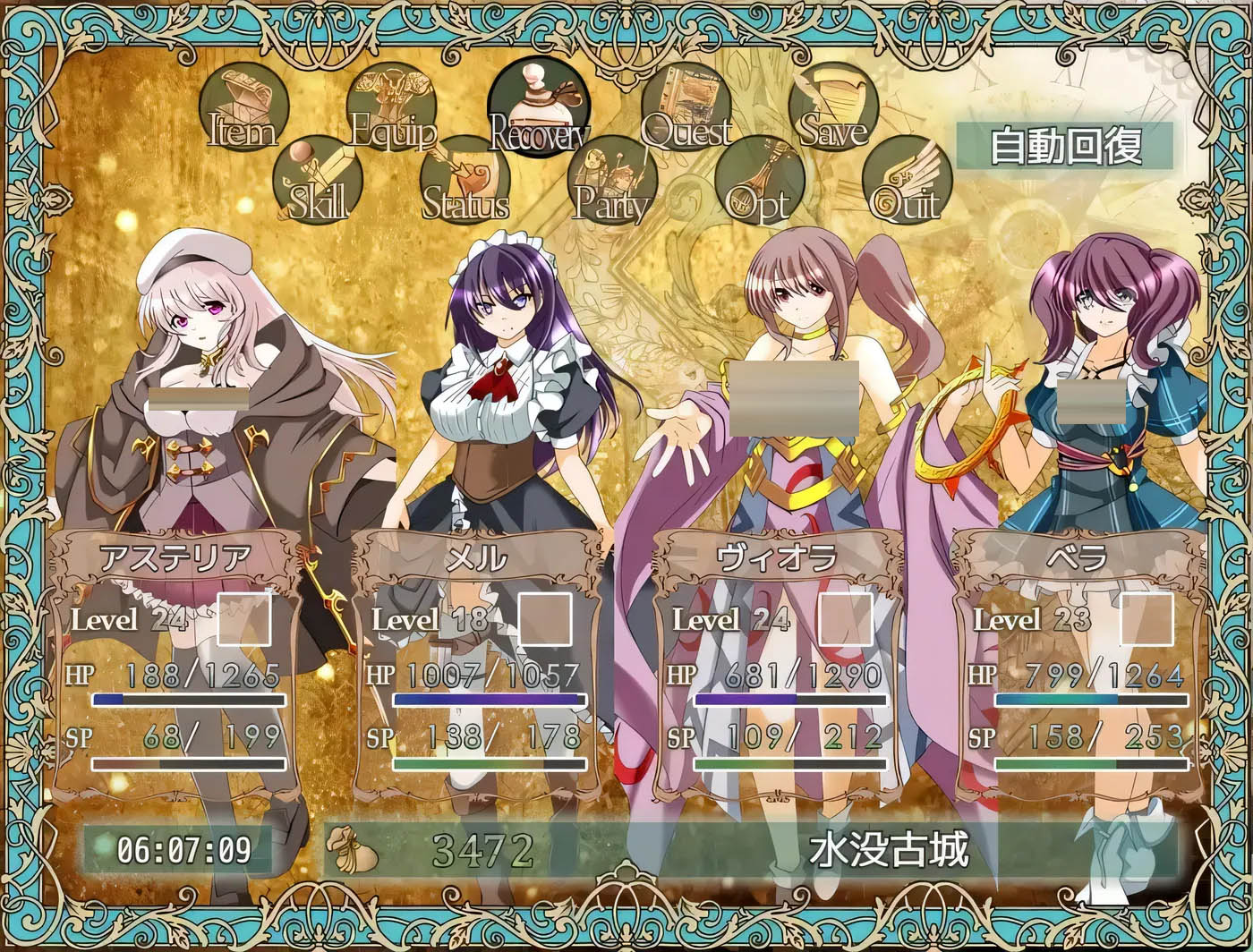Choose the Save option
Image resolution: width=1253 pixels, height=952 pixels.
pyautogui.click(x=833, y=107)
